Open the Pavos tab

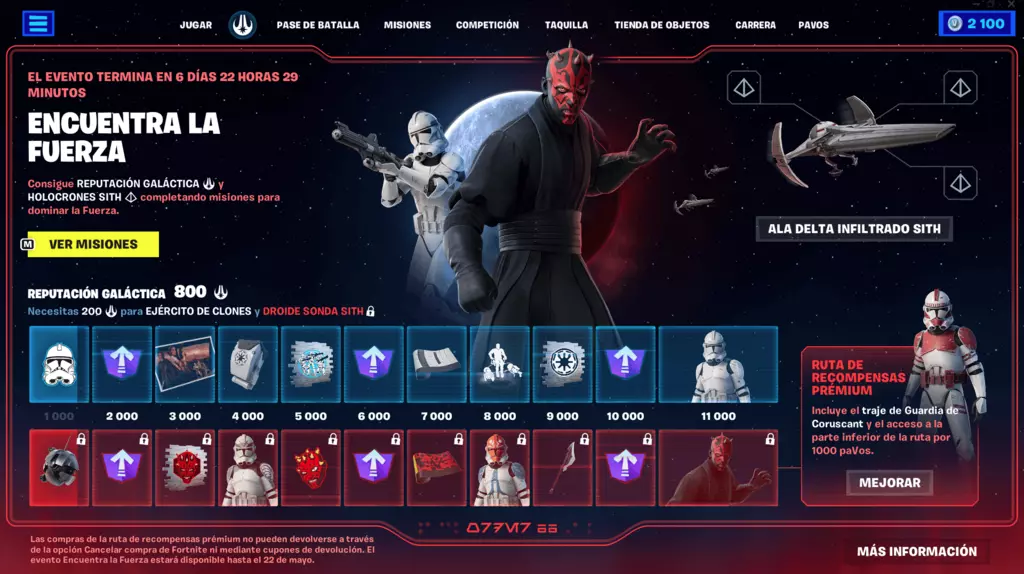[x=813, y=25]
